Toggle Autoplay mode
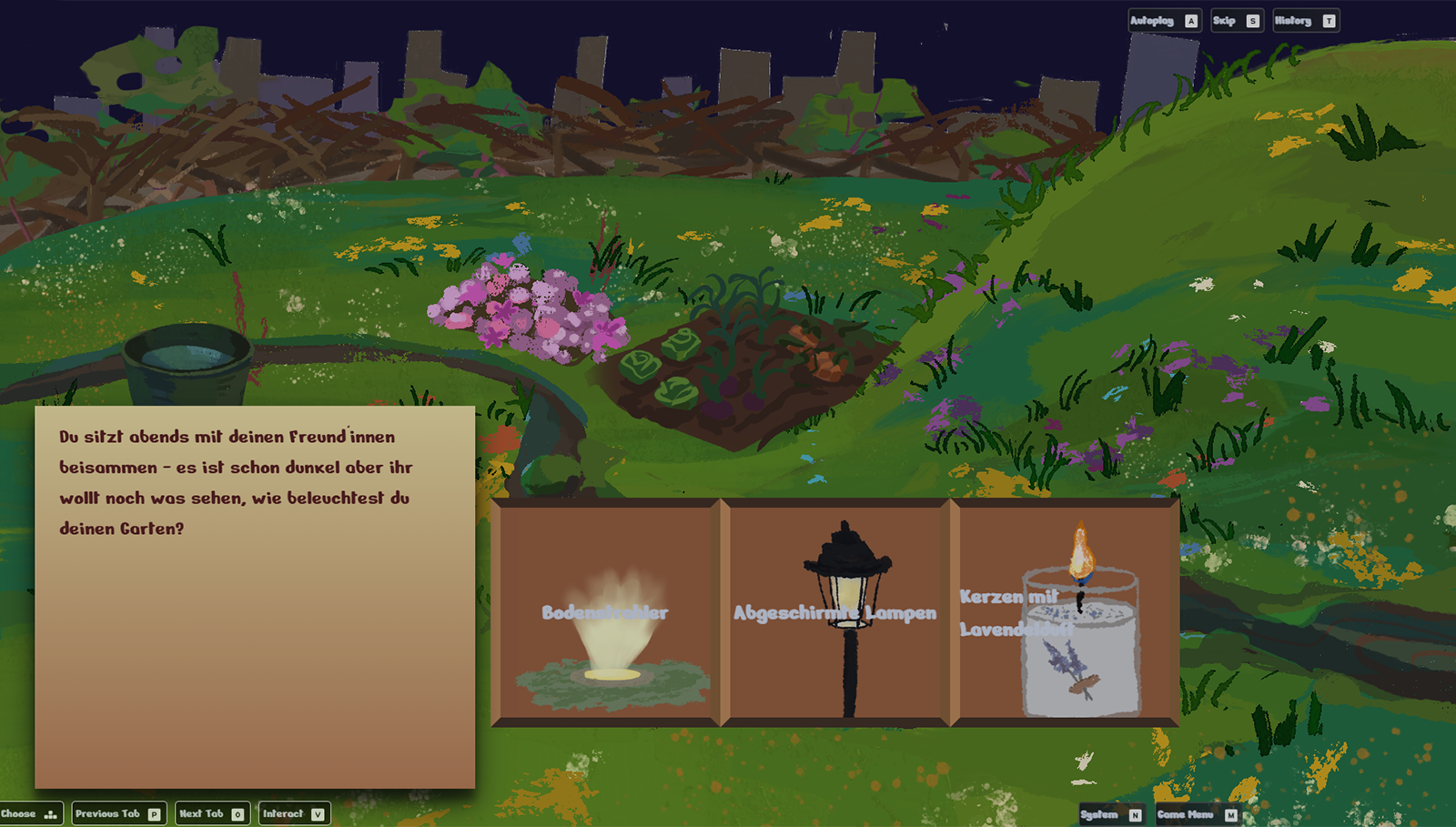 click(x=1164, y=21)
